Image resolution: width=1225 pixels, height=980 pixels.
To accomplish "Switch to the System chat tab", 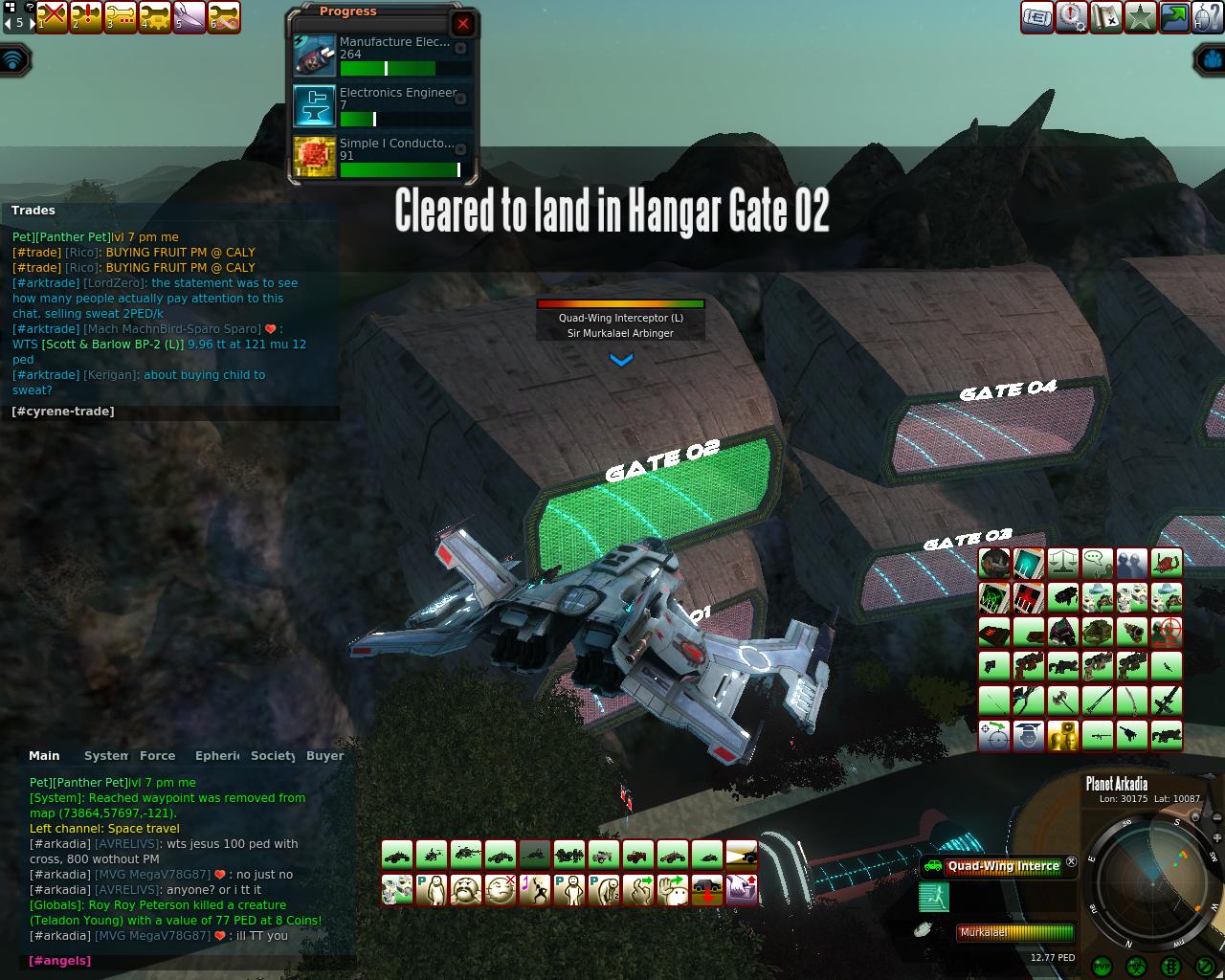I will point(105,756).
